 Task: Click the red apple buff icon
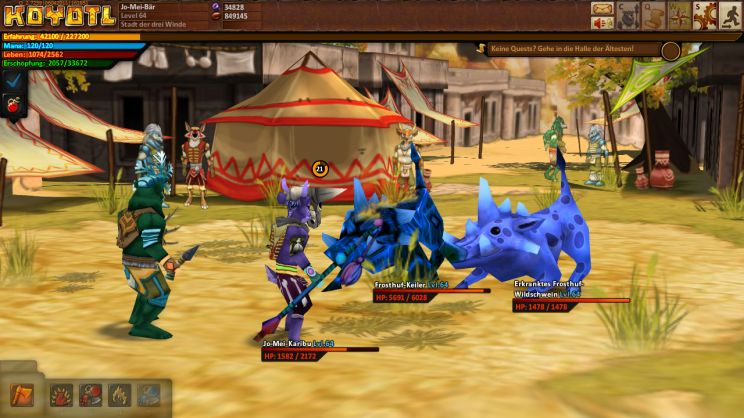pos(13,104)
